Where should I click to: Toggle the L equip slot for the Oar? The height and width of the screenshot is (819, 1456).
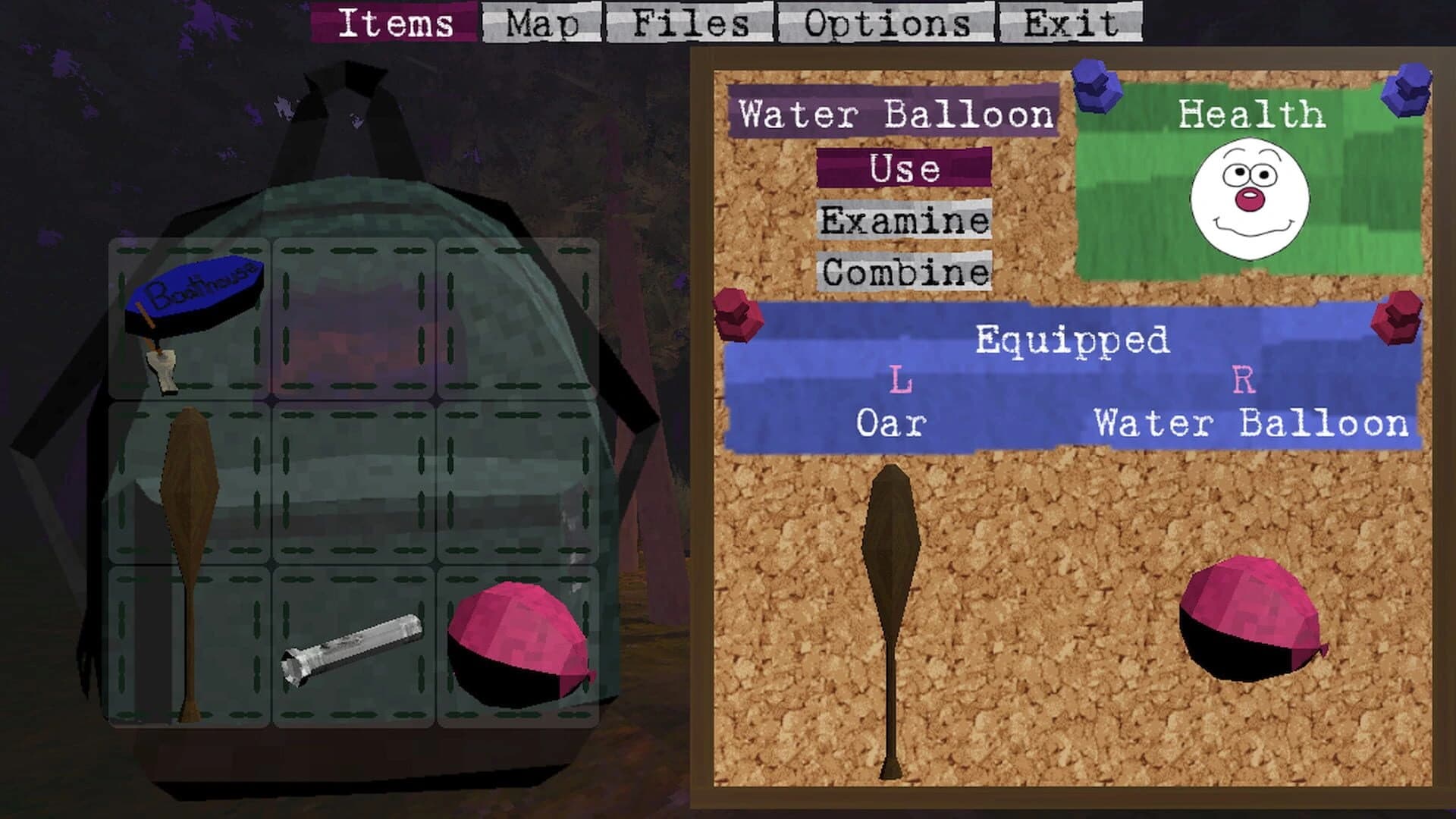coord(899,377)
